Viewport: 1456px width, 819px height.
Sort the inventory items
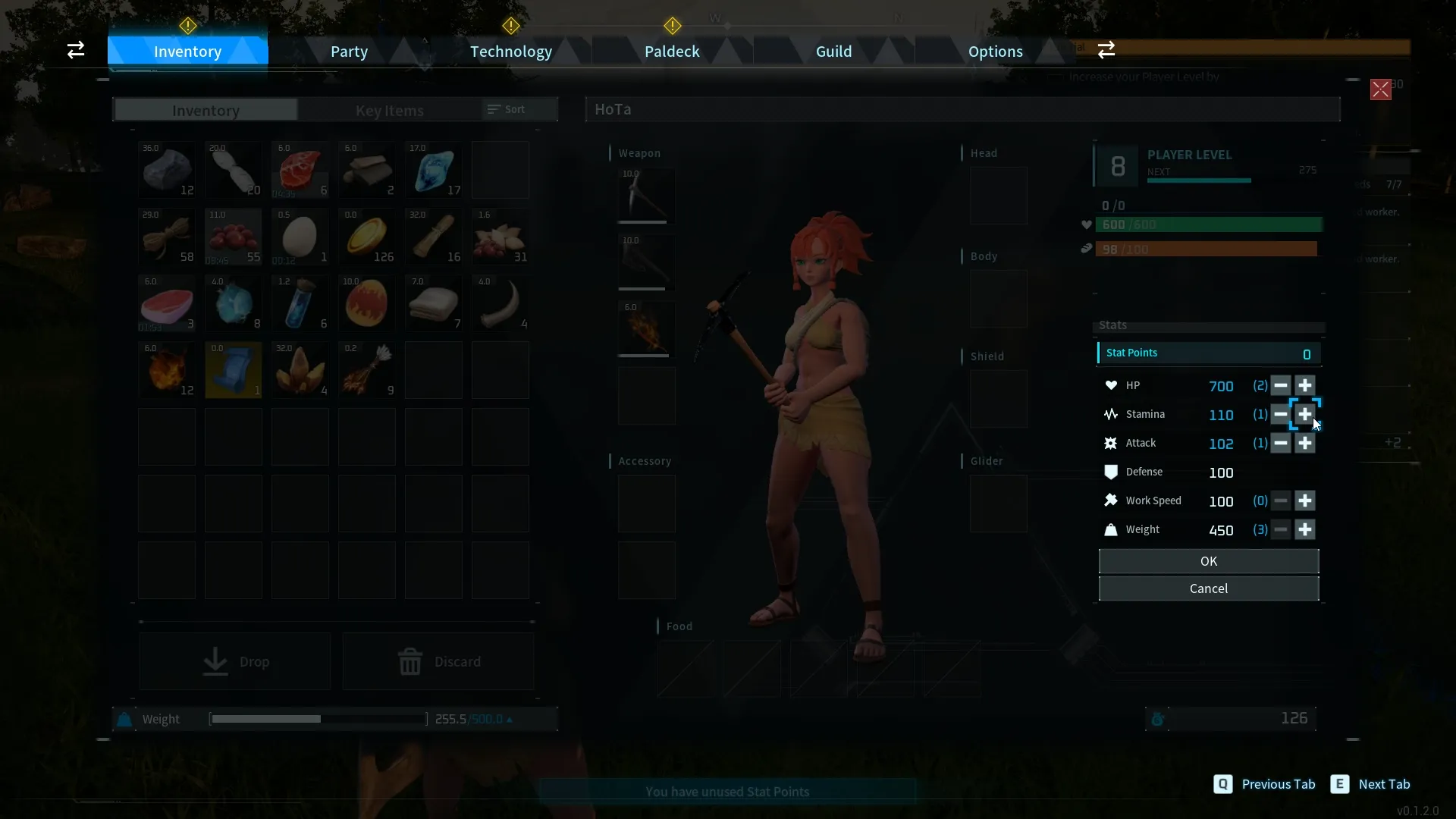[507, 109]
